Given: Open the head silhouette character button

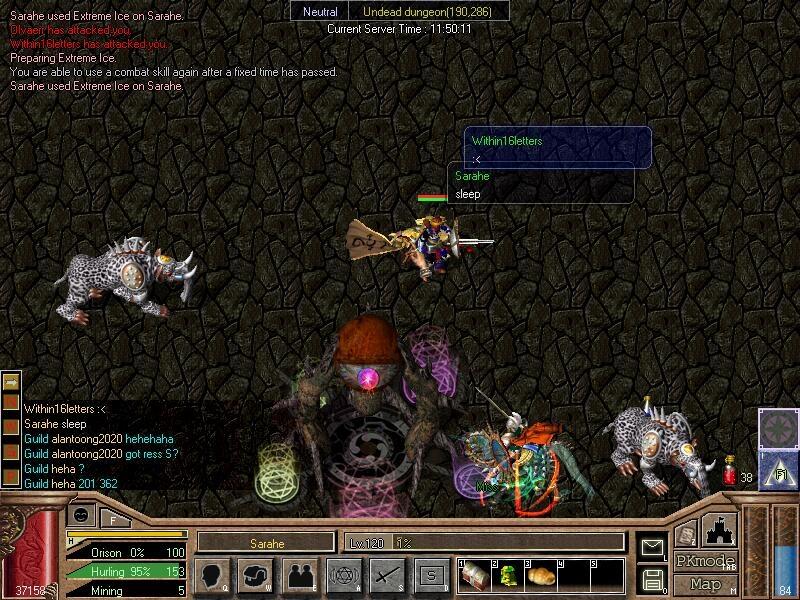Looking at the screenshot, I should click(x=212, y=576).
